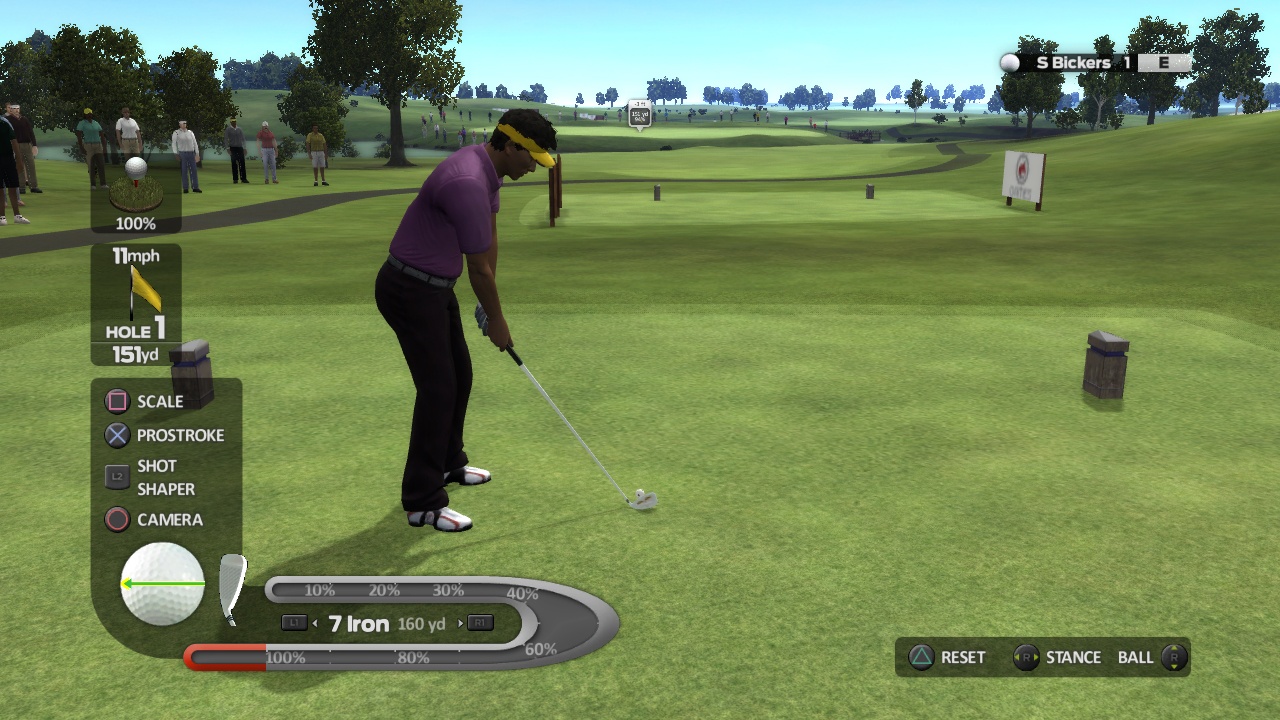Click the white ball icon on the scoreboard

pyautogui.click(x=1009, y=62)
